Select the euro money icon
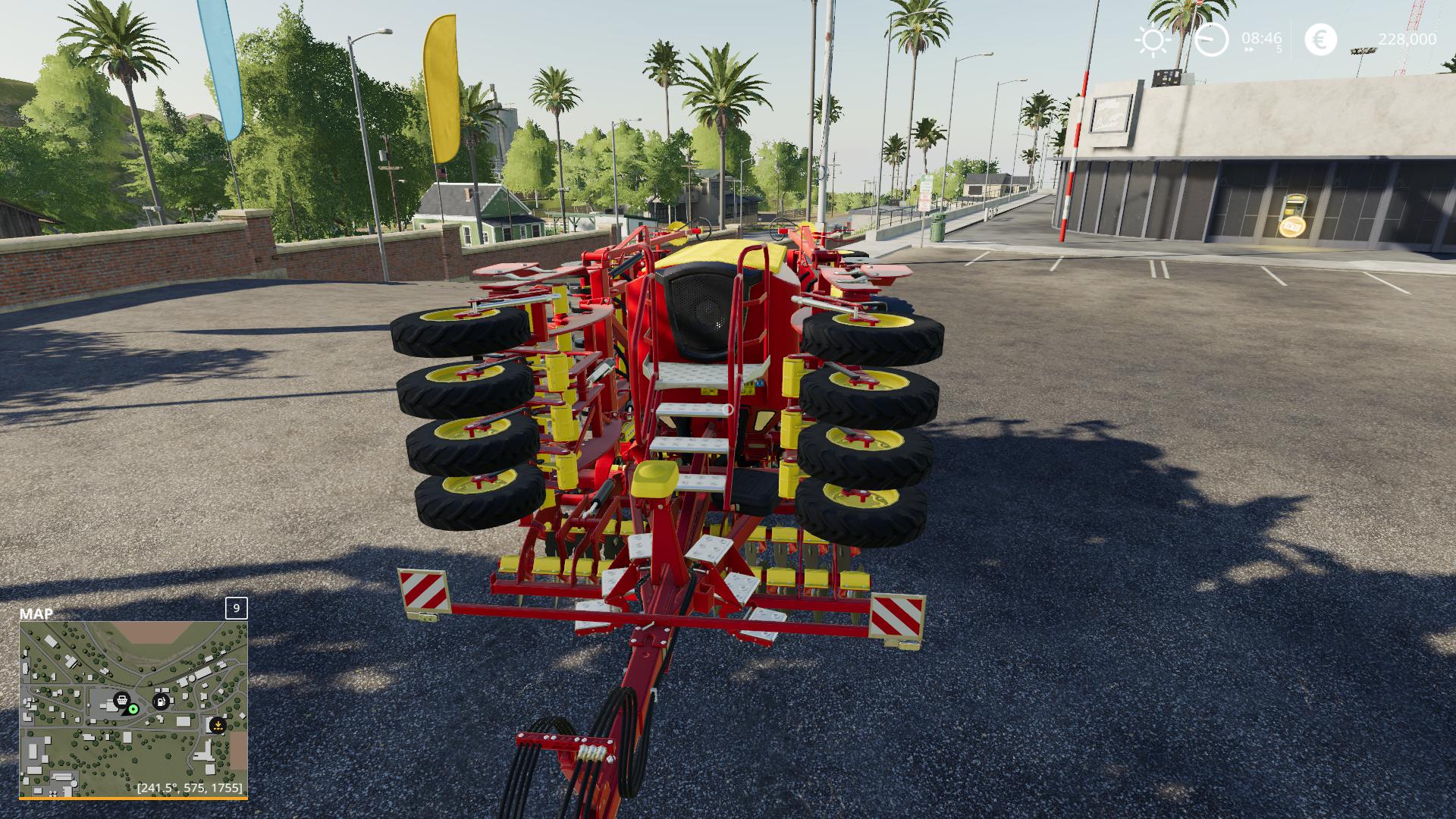 point(1321,39)
